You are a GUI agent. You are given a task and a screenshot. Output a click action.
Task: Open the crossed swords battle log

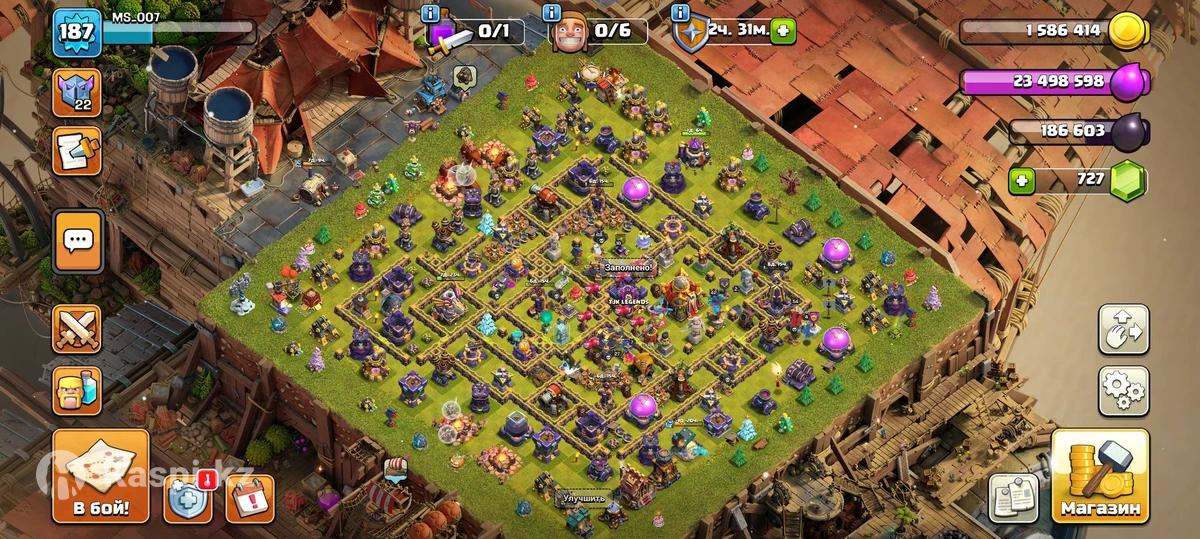pyautogui.click(x=77, y=329)
